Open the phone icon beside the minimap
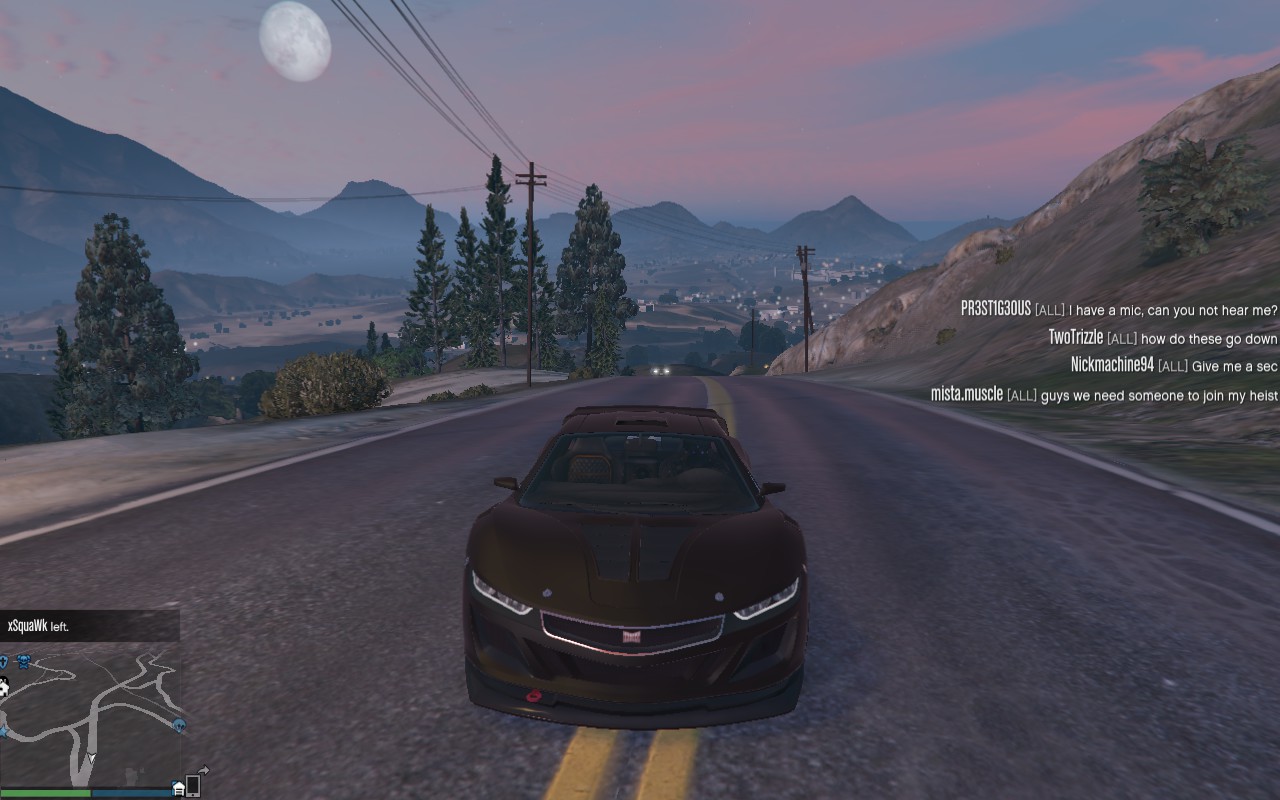Screen dimensions: 1280x800 193,786
